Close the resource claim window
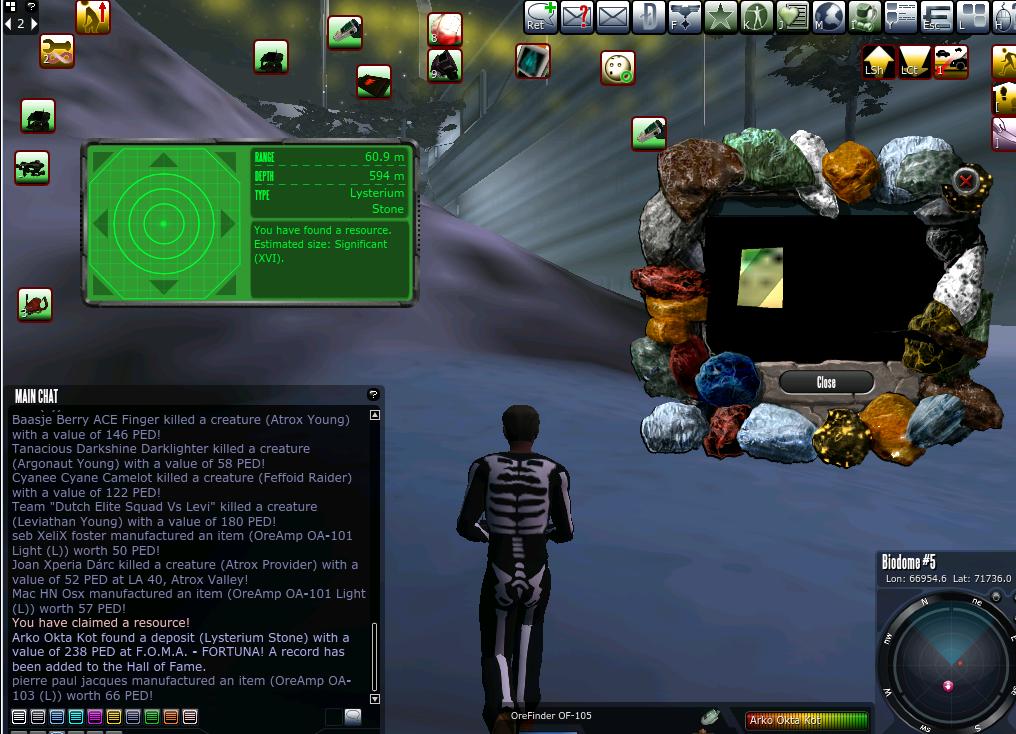The image size is (1016, 734). [x=826, y=382]
